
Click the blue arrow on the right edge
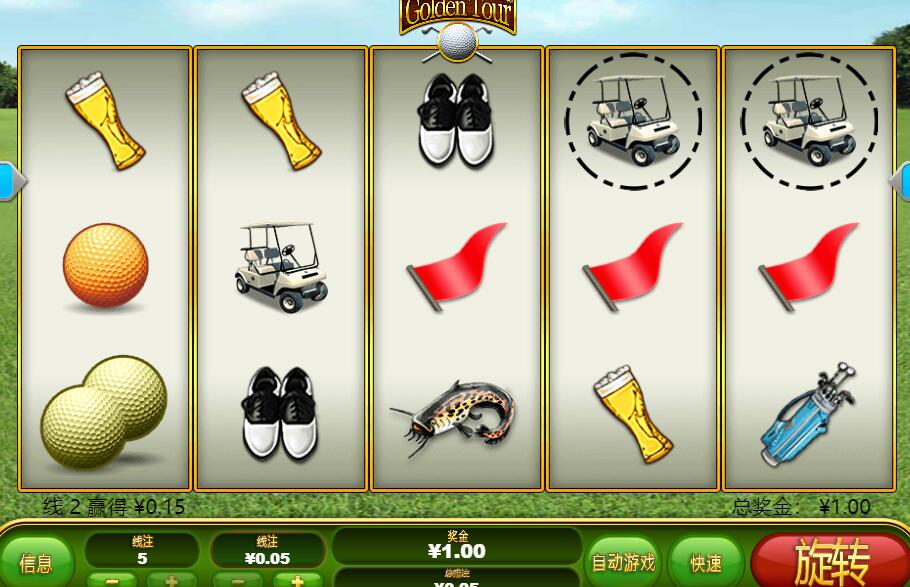click(x=900, y=181)
